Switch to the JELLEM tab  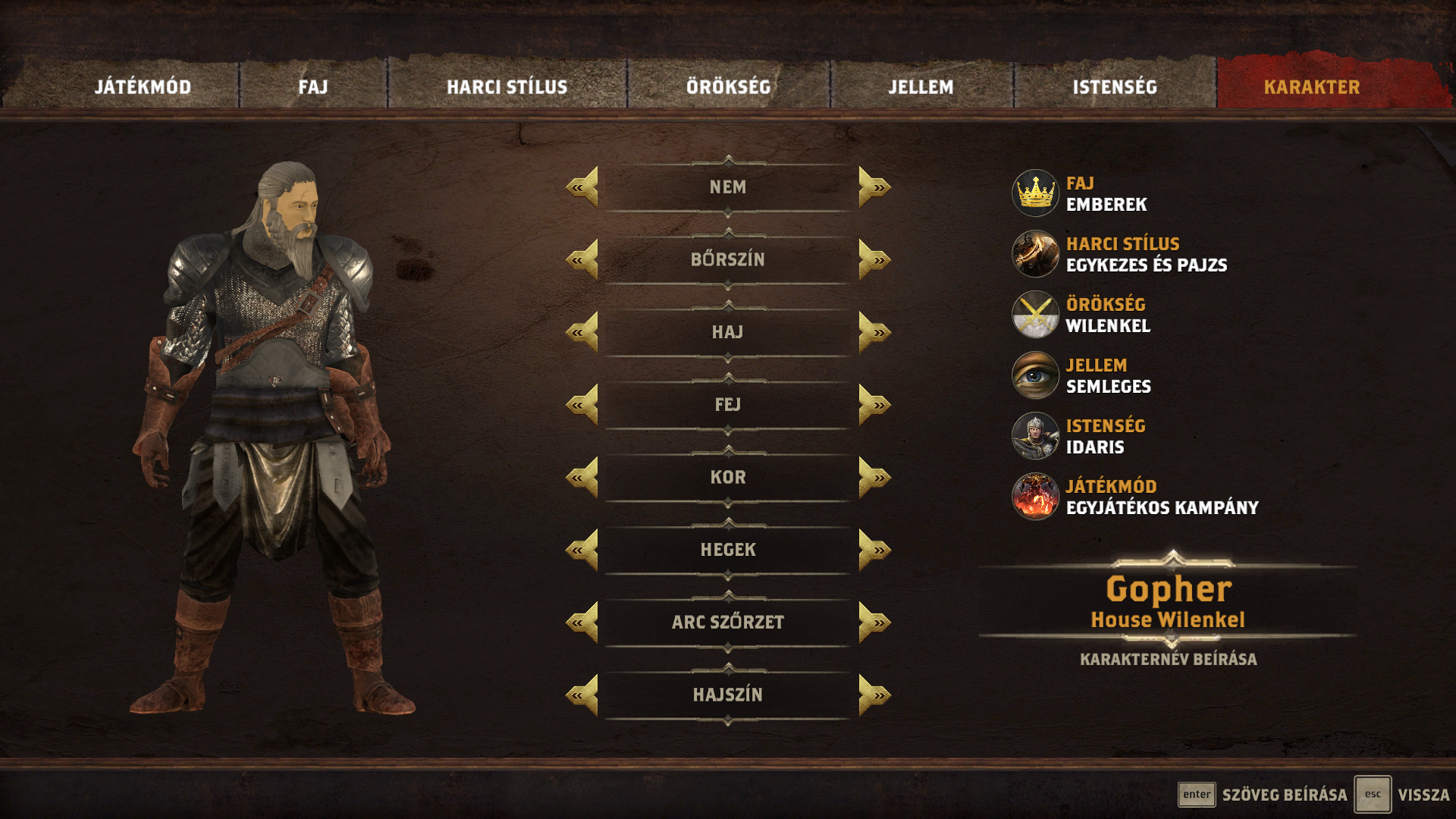tap(921, 87)
